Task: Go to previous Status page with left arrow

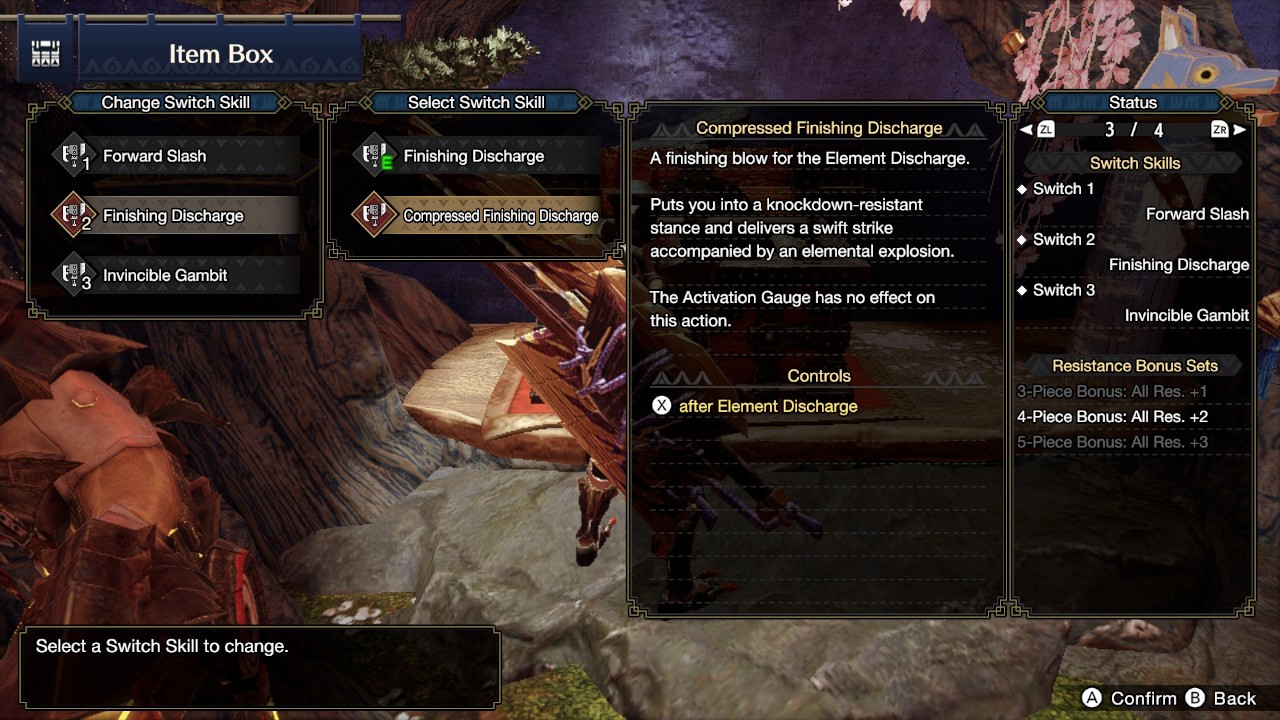Action: (x=1026, y=130)
